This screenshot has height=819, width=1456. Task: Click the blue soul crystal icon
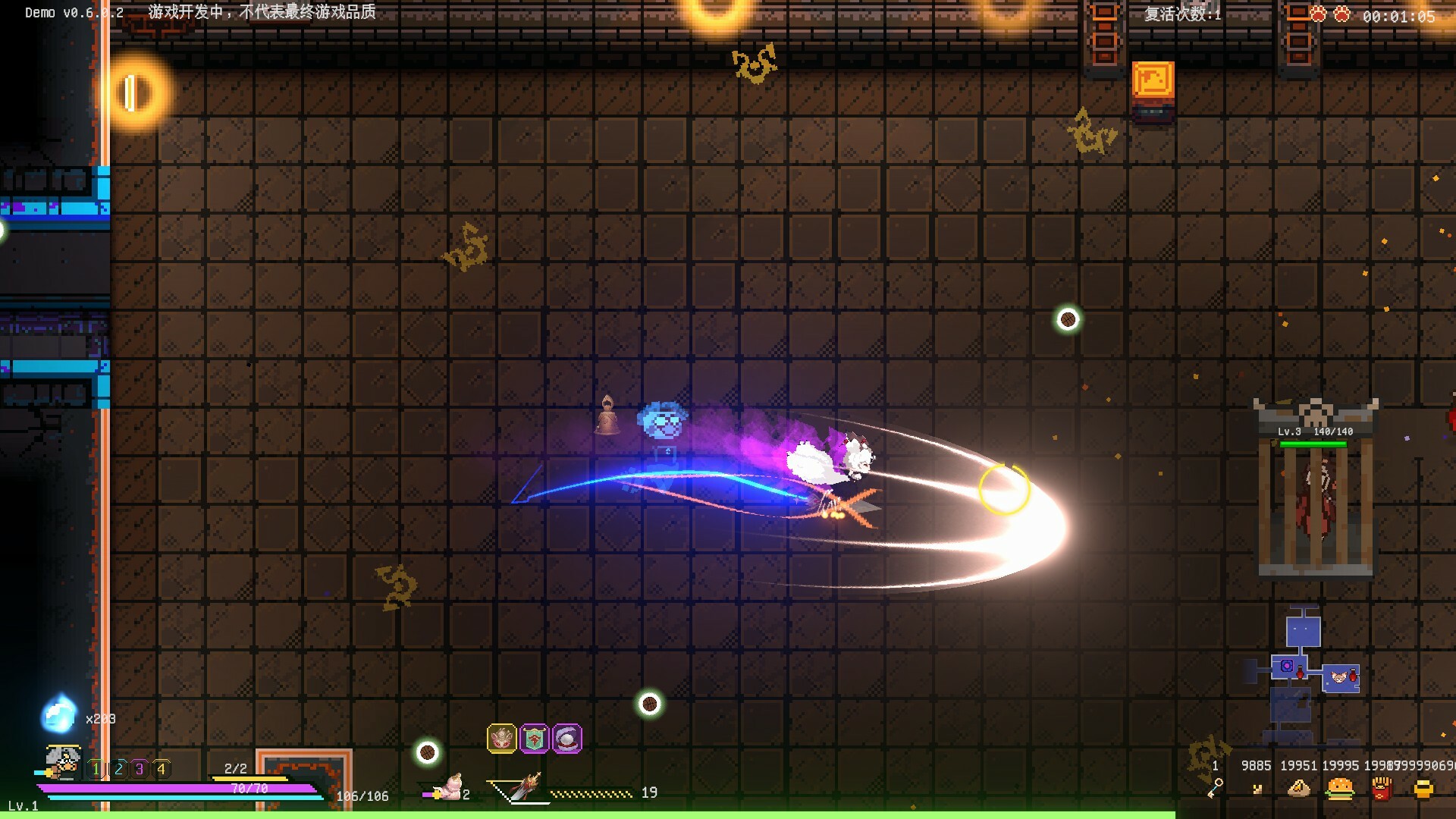[59, 714]
